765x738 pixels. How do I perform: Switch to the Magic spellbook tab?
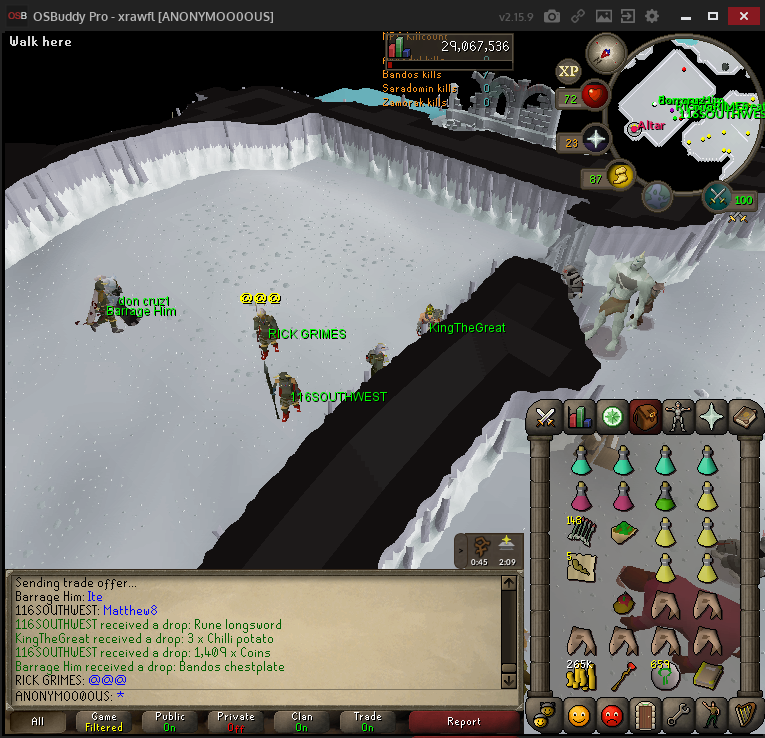click(745, 416)
